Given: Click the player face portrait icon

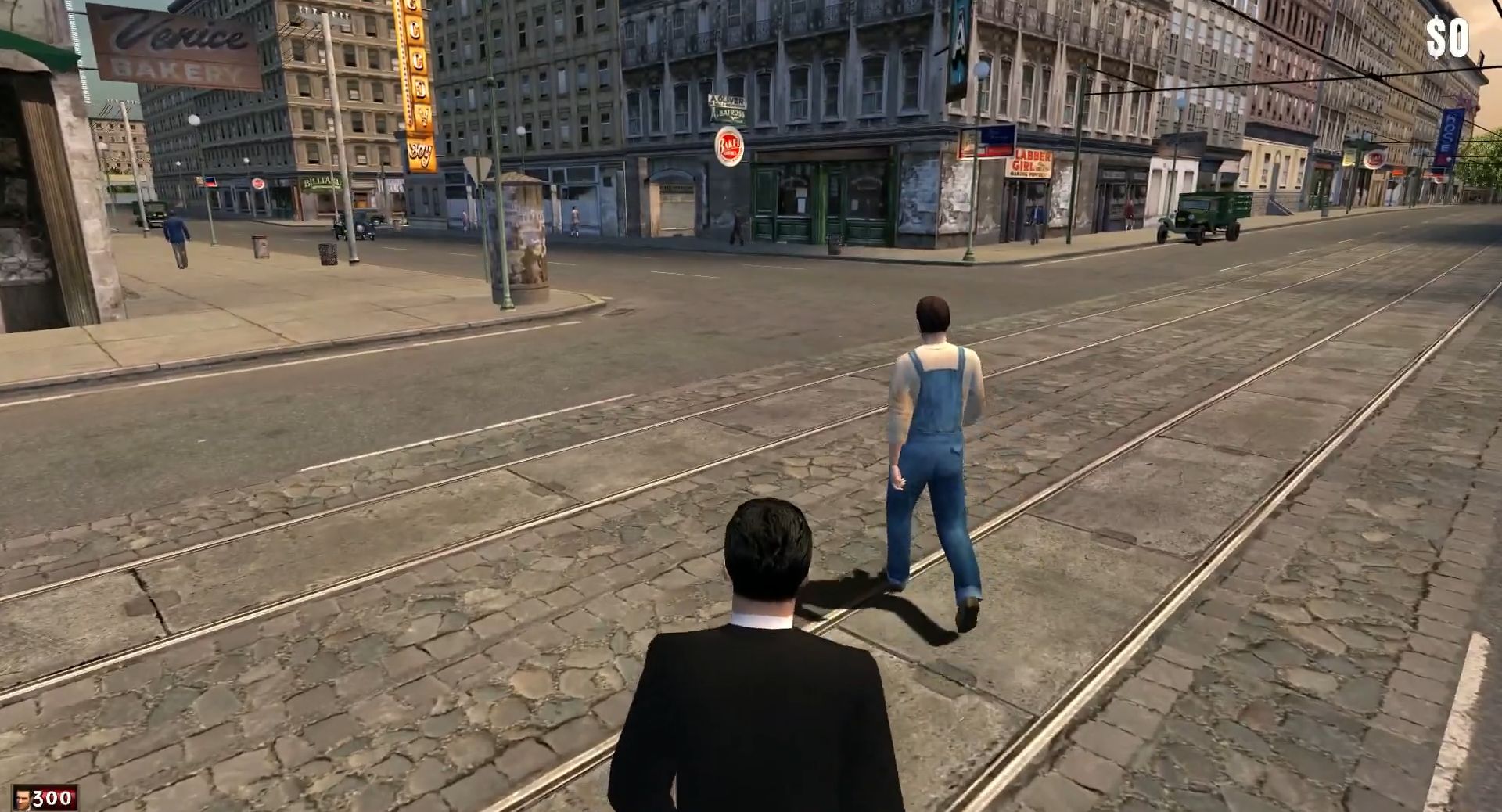Looking at the screenshot, I should click(x=22, y=799).
